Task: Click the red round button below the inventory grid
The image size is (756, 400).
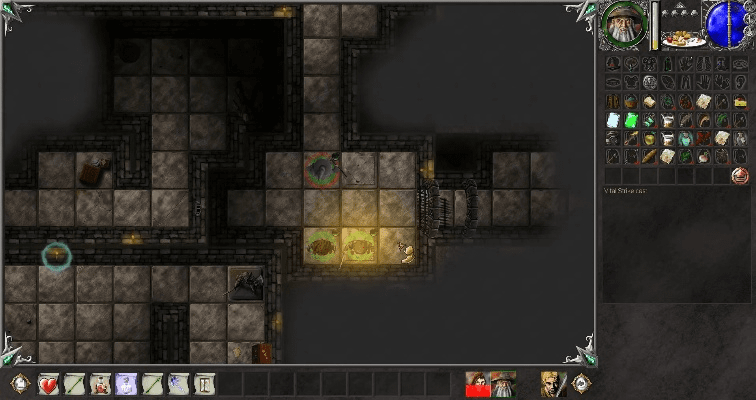Action: (x=740, y=175)
